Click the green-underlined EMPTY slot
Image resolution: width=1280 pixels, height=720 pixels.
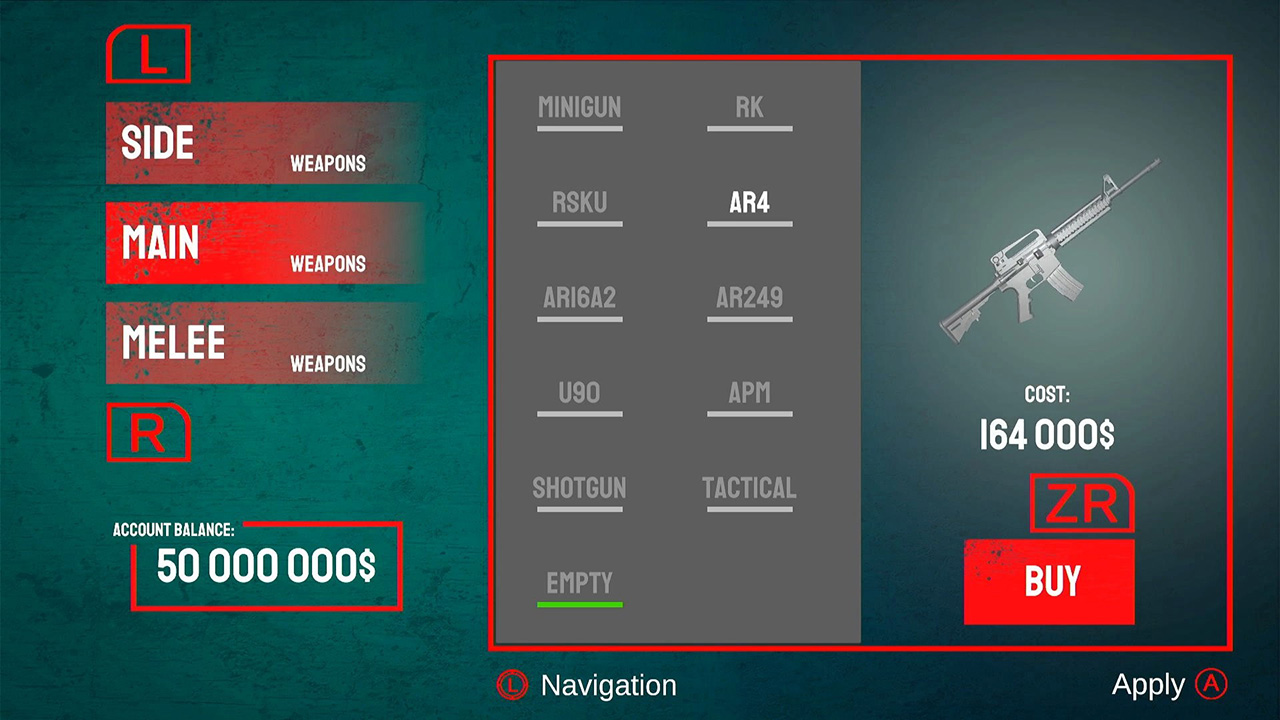coord(580,583)
